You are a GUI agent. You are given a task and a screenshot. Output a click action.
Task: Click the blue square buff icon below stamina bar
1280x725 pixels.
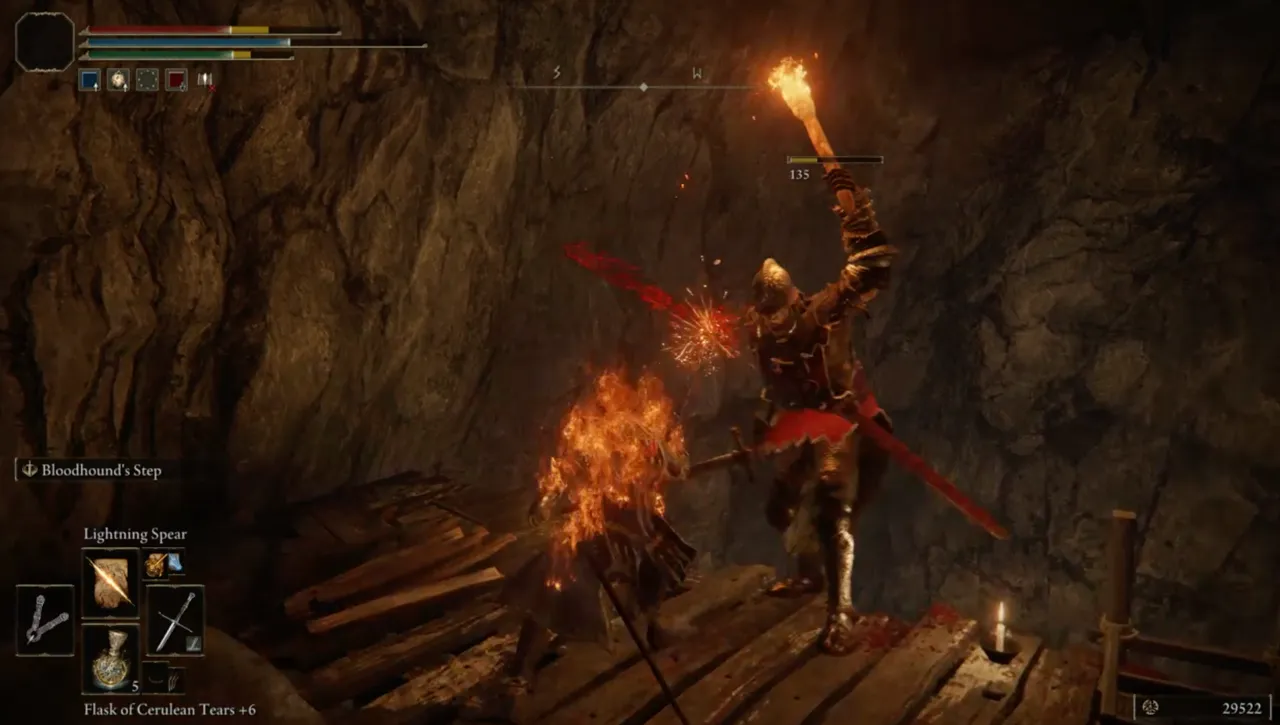88,78
